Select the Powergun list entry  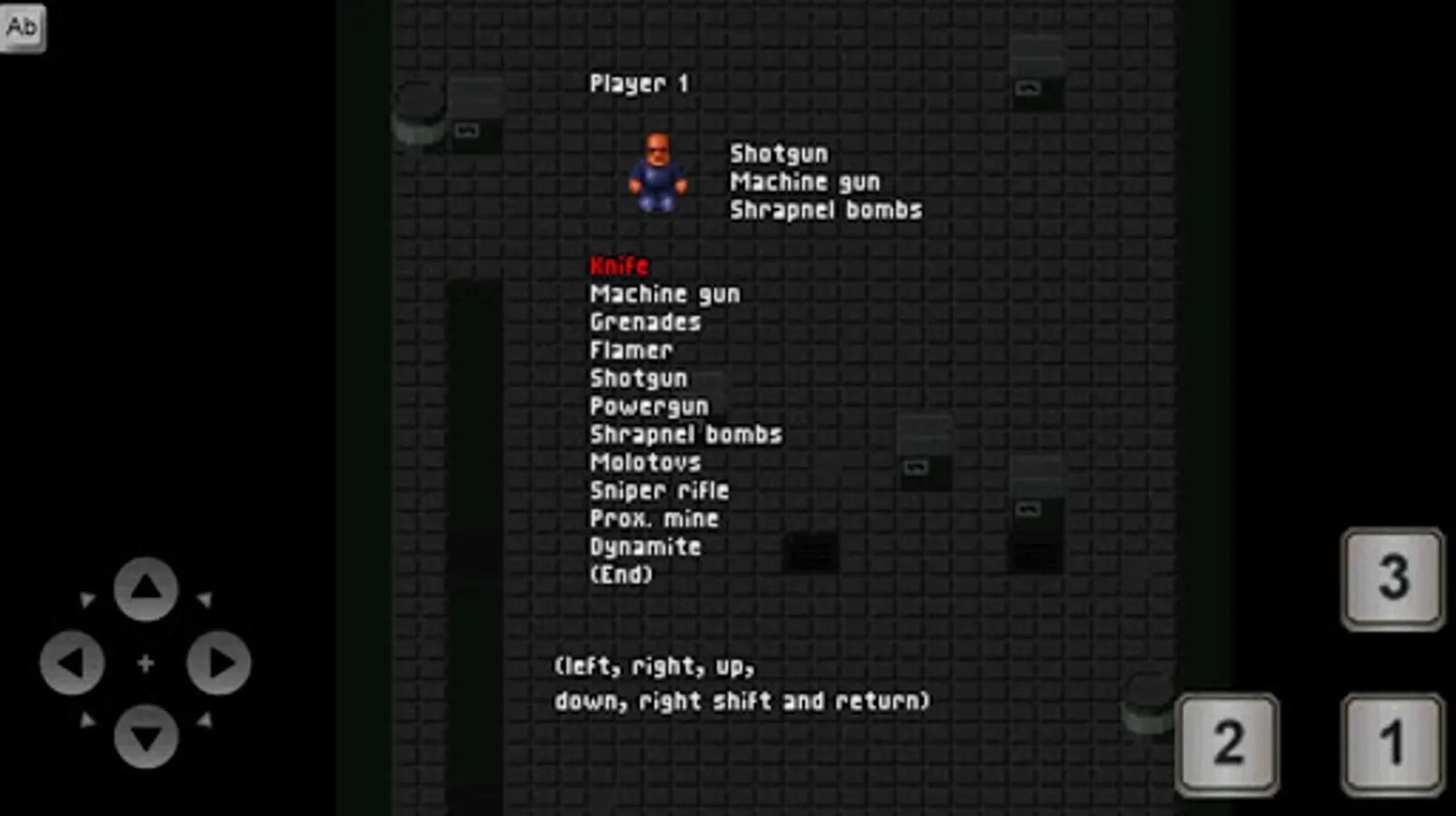(x=648, y=406)
